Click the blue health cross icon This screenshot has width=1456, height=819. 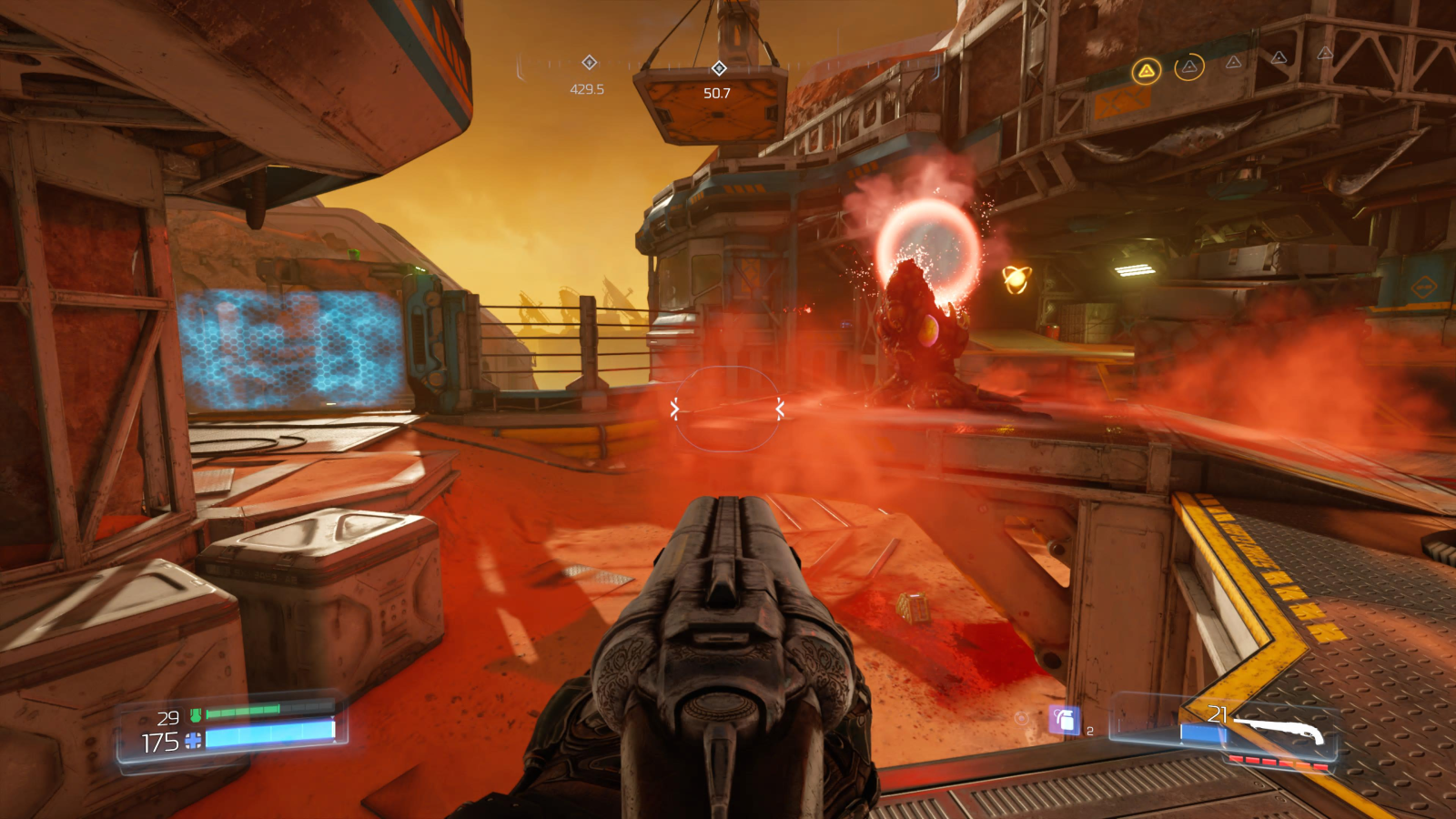coord(193,742)
